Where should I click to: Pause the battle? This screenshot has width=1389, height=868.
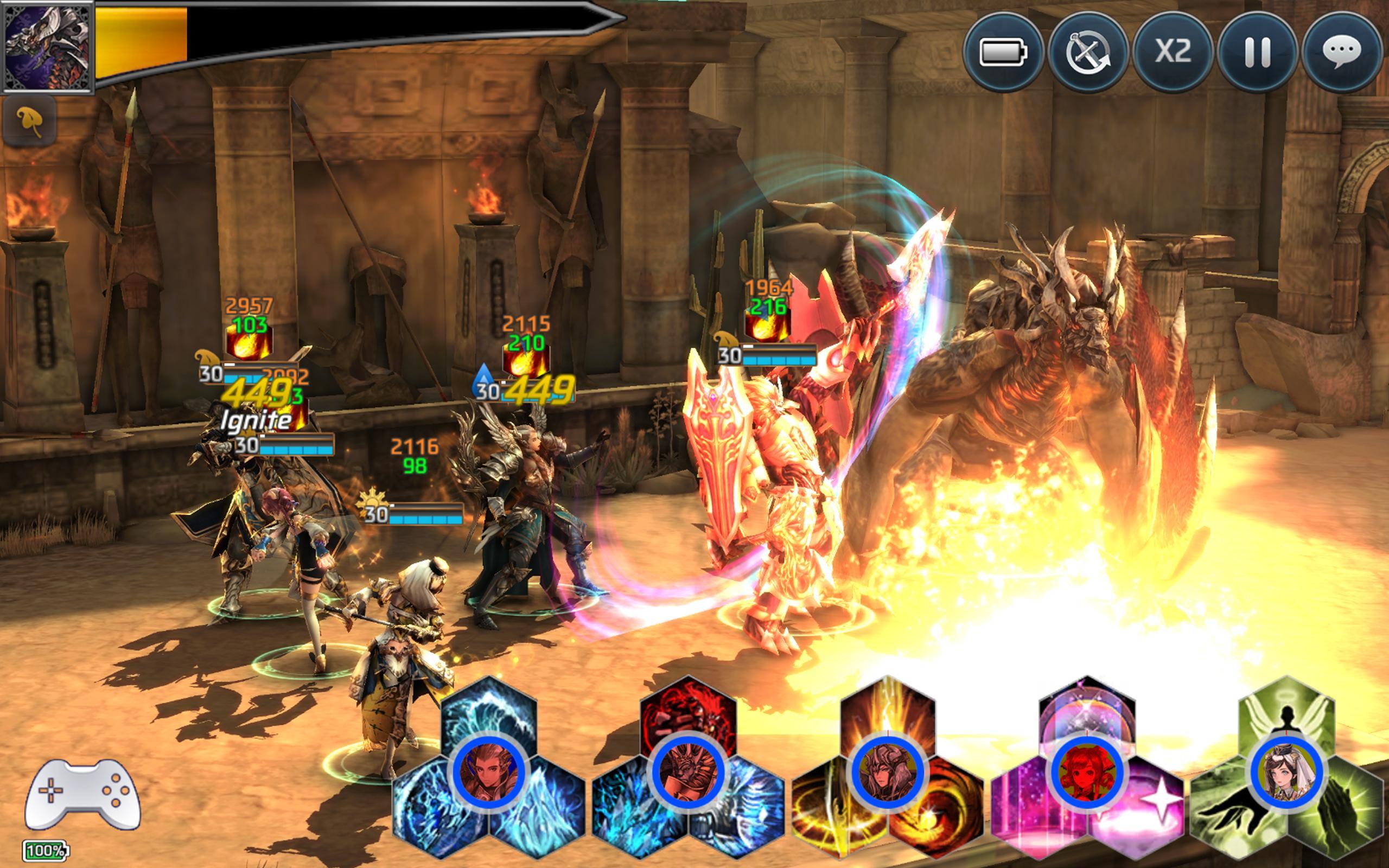(x=1257, y=52)
